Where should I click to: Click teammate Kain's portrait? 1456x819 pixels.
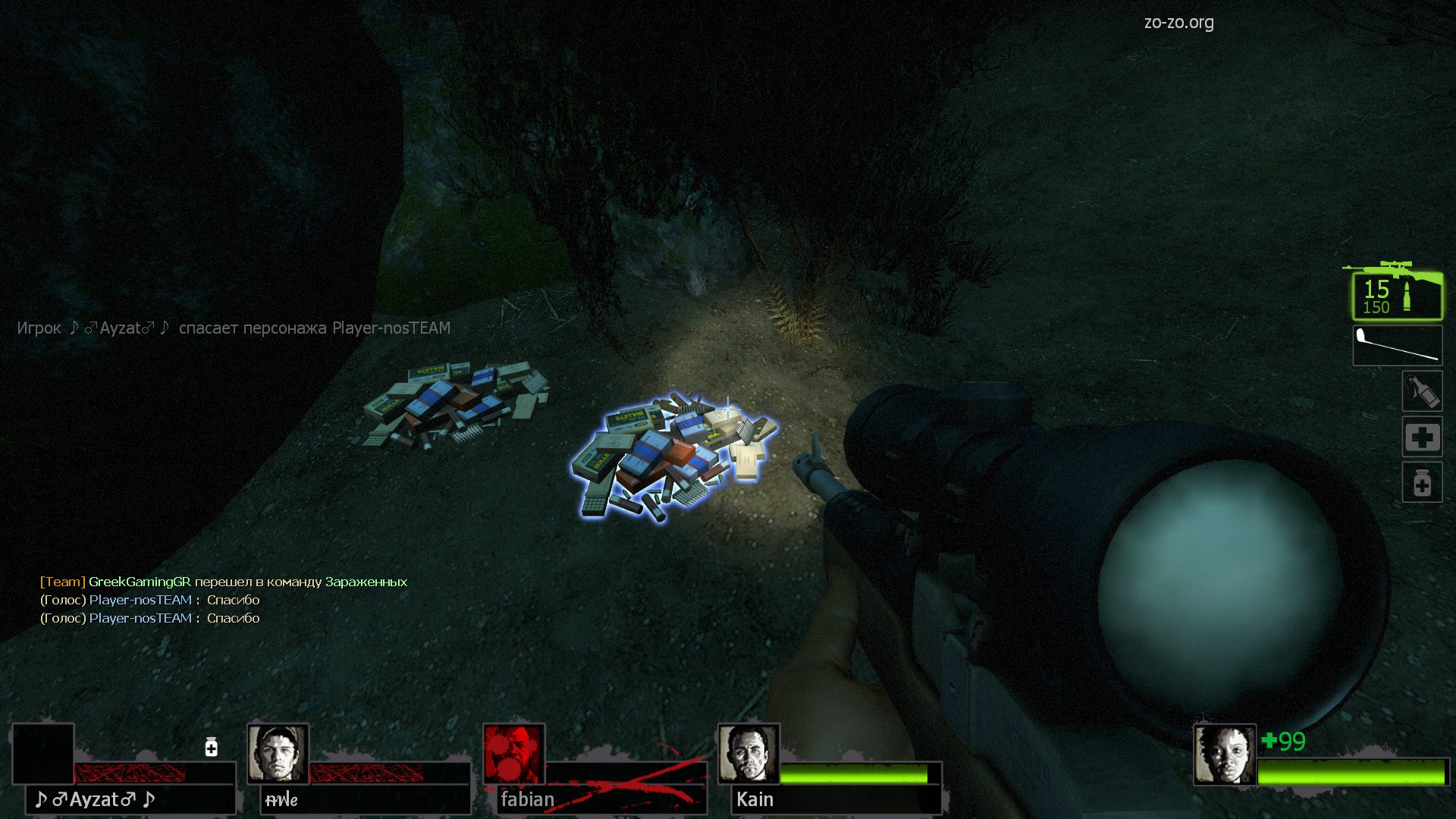[x=748, y=754]
